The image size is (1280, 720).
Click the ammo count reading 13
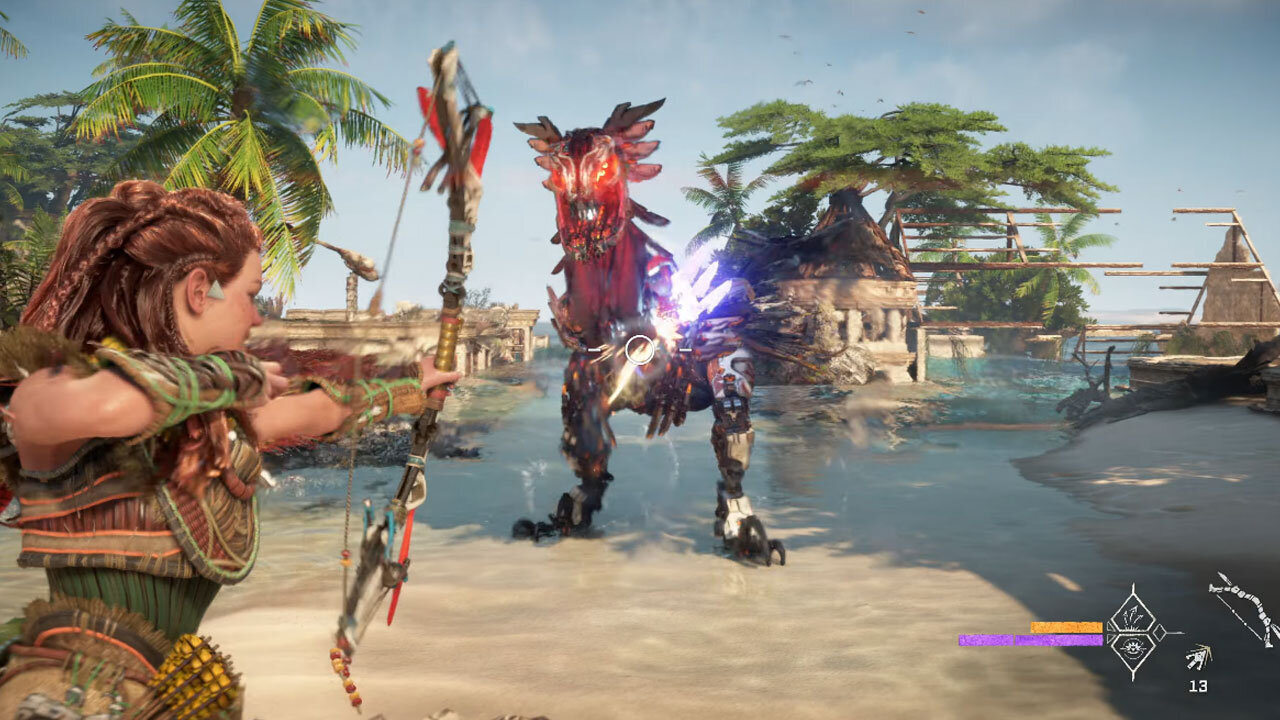click(1197, 686)
